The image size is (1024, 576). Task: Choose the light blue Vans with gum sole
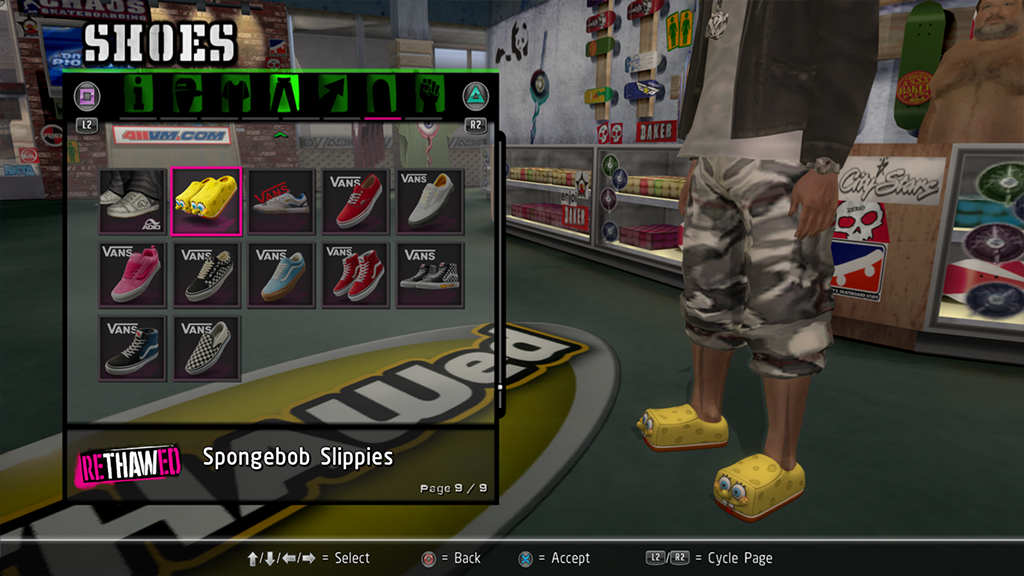click(280, 275)
